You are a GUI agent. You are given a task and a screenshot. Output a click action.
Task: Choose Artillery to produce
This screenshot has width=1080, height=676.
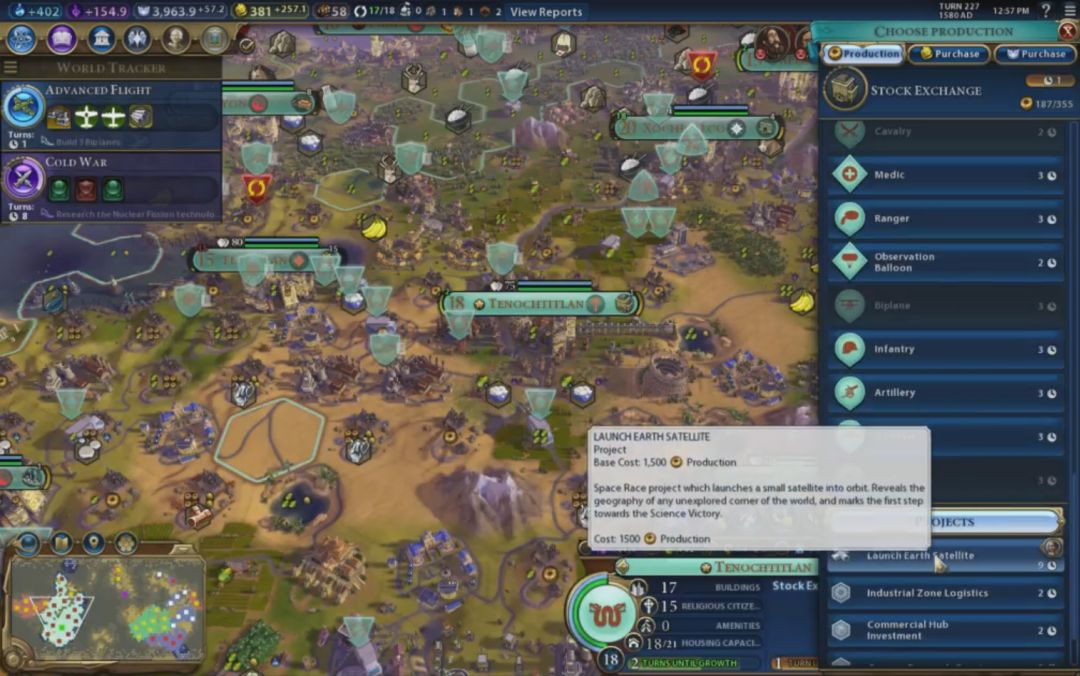click(x=944, y=392)
